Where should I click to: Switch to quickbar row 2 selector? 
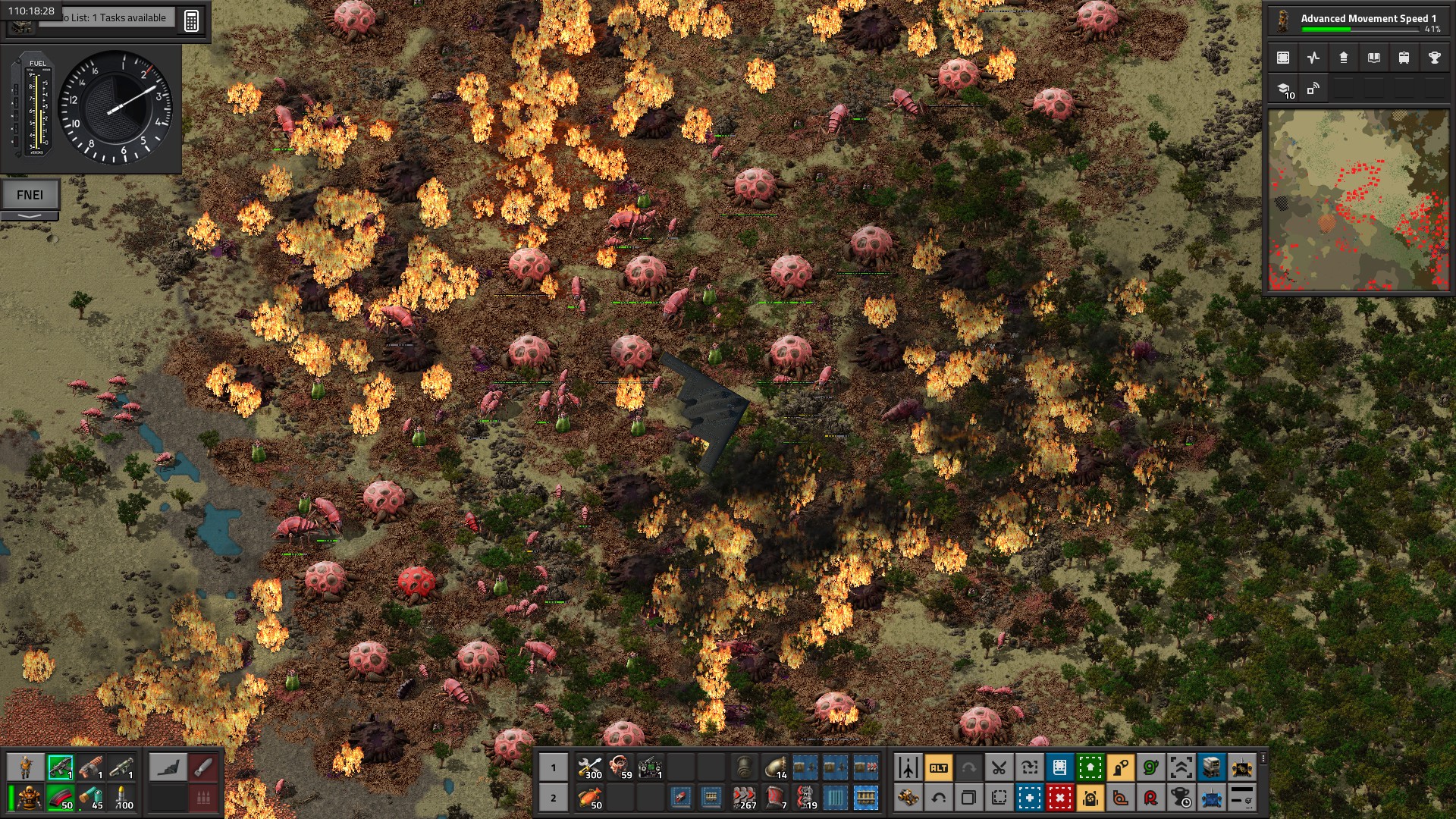[553, 798]
